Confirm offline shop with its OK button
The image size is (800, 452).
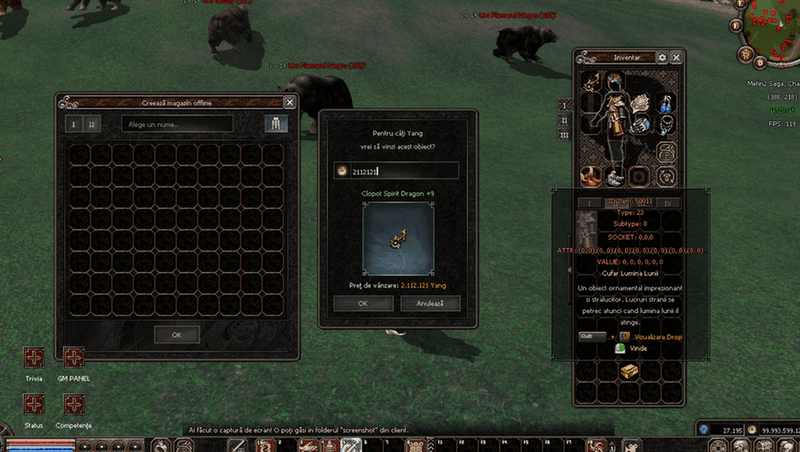[176, 334]
